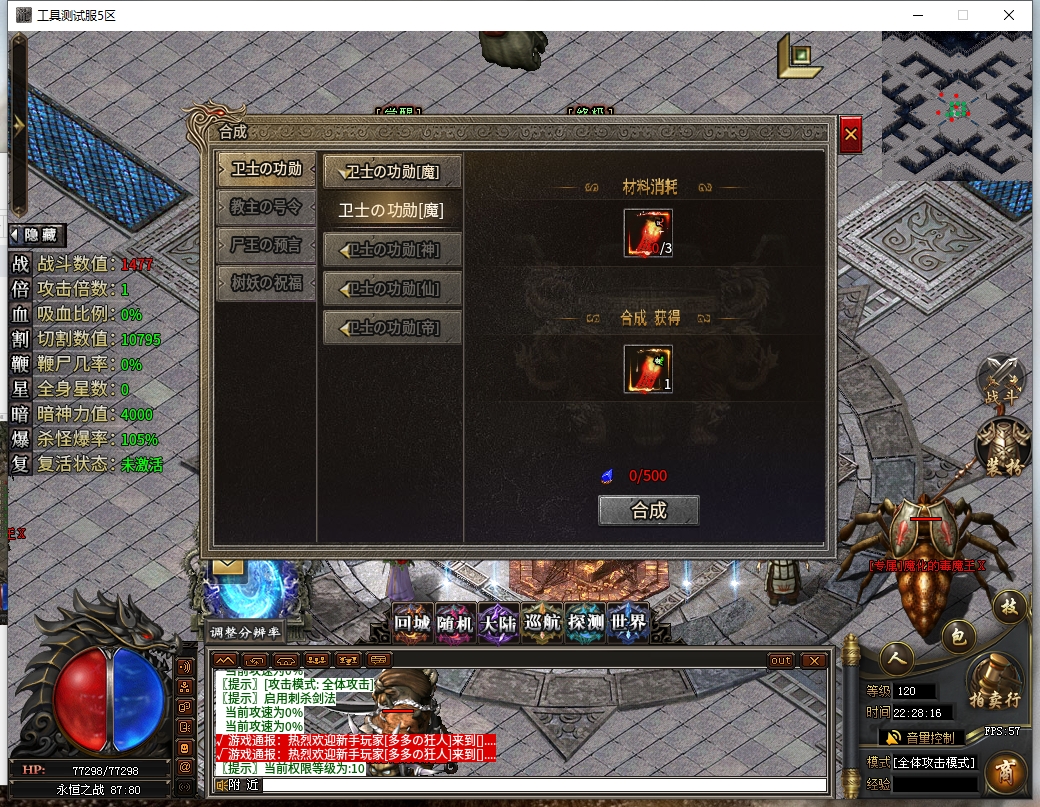Activate the 随机 random teleport button
Viewport: 1040px width, 807px height.
click(455, 623)
